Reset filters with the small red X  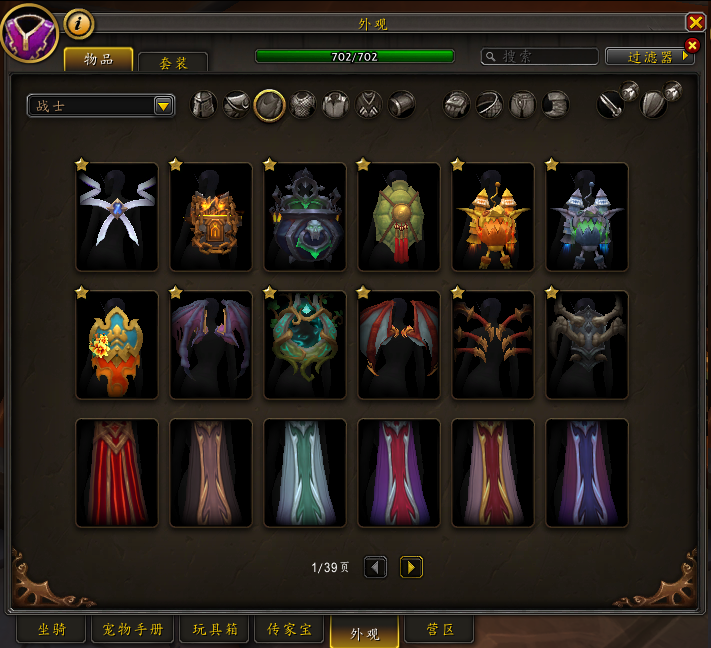691,45
